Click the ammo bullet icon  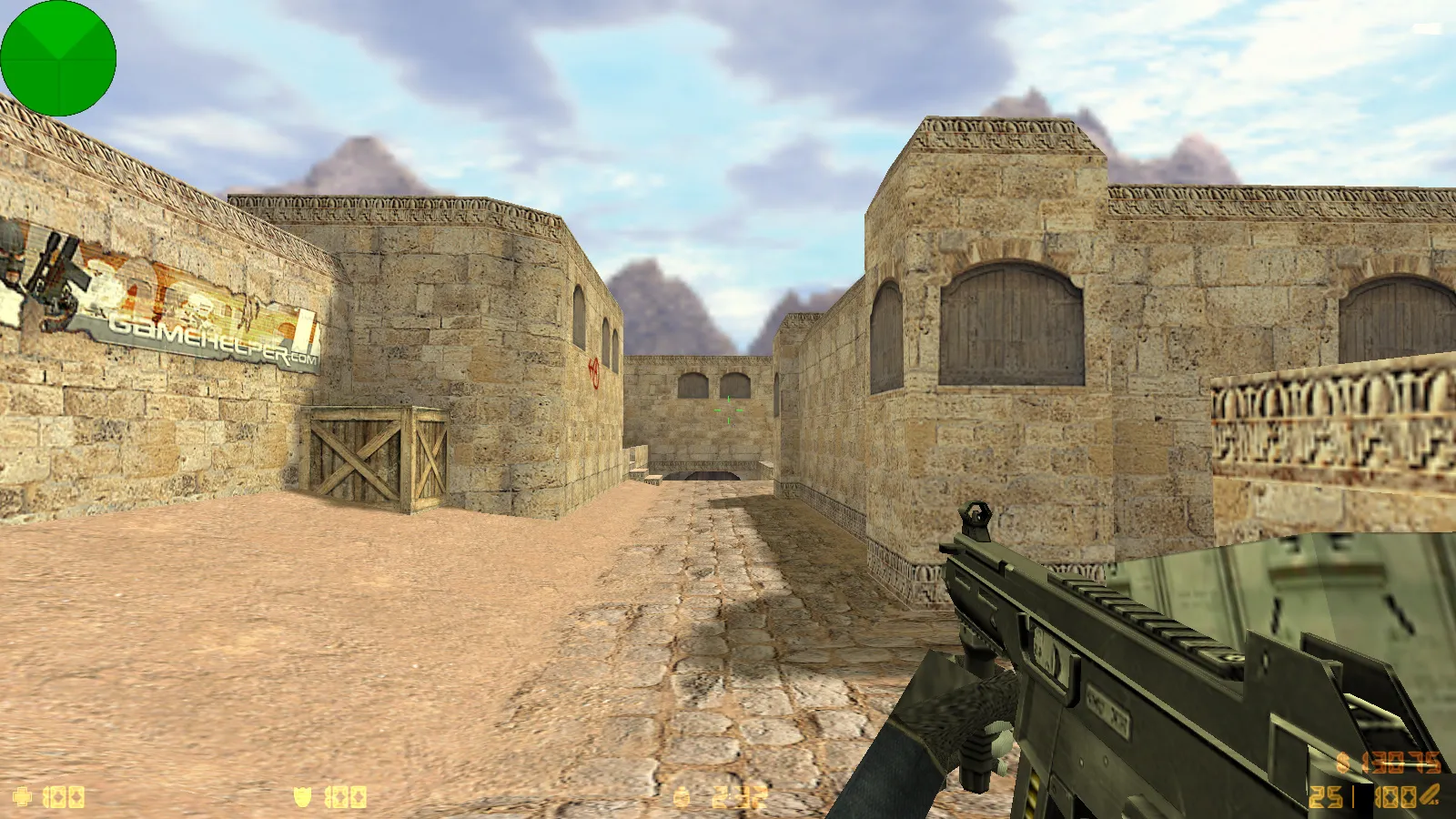tap(1429, 795)
